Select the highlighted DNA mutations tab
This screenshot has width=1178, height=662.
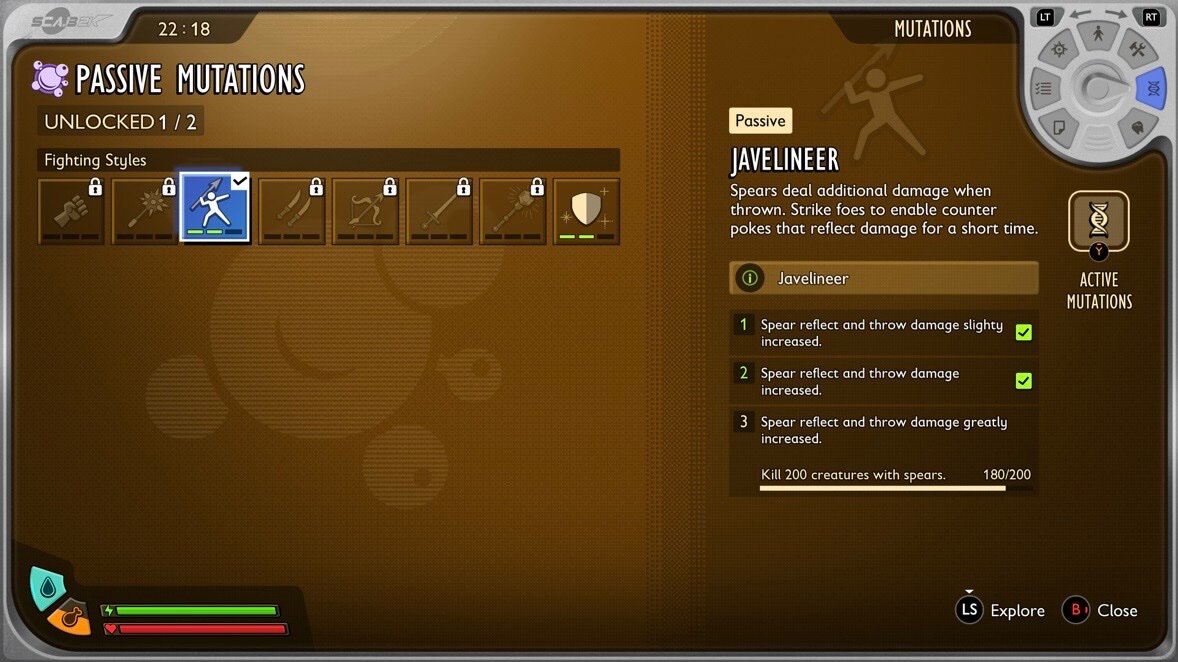point(1152,89)
